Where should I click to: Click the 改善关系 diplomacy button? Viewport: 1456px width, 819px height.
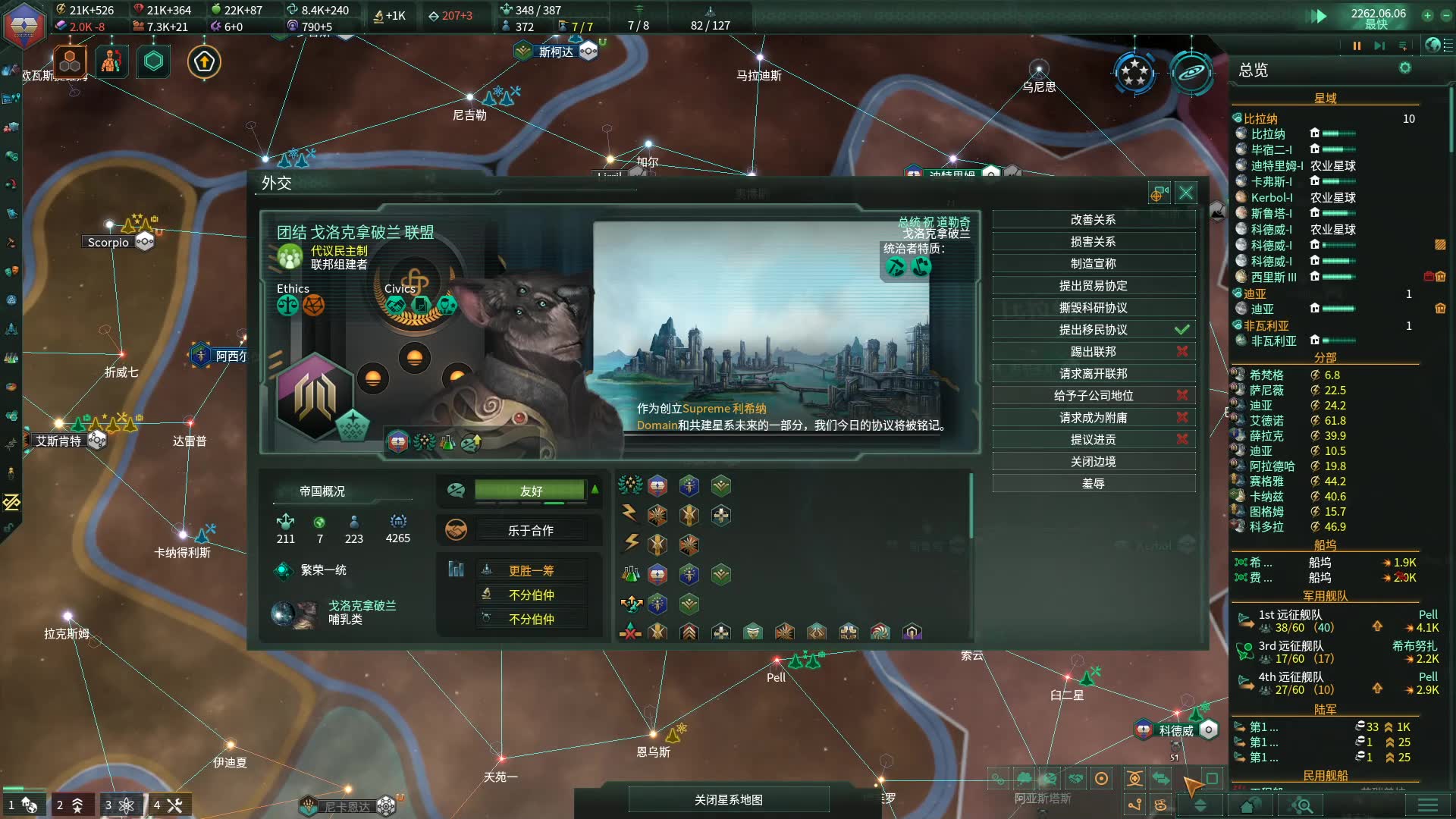[1094, 219]
